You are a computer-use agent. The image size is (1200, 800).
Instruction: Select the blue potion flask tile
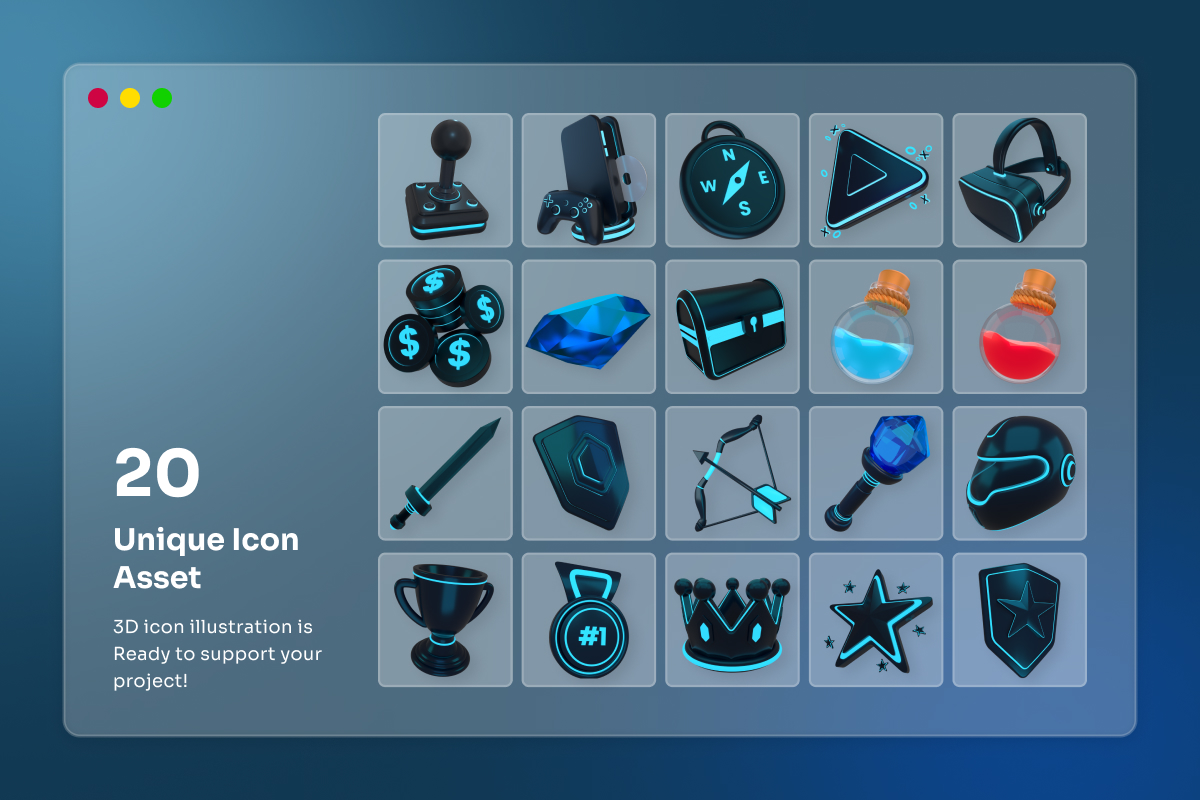coord(875,327)
